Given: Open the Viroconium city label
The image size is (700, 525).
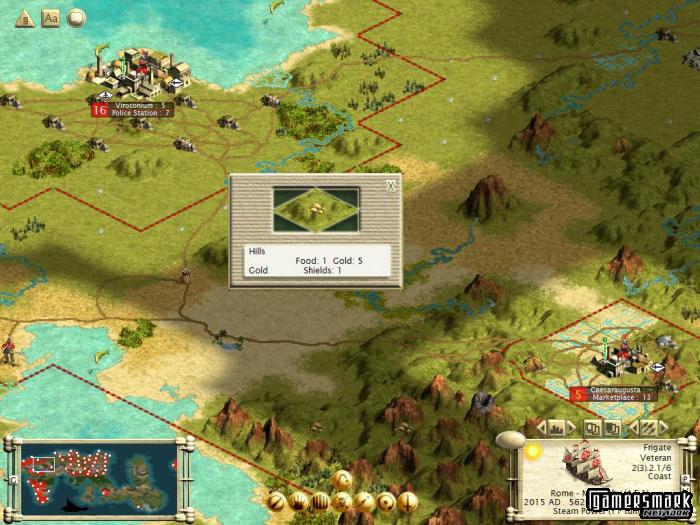Looking at the screenshot, I should coord(138,108).
